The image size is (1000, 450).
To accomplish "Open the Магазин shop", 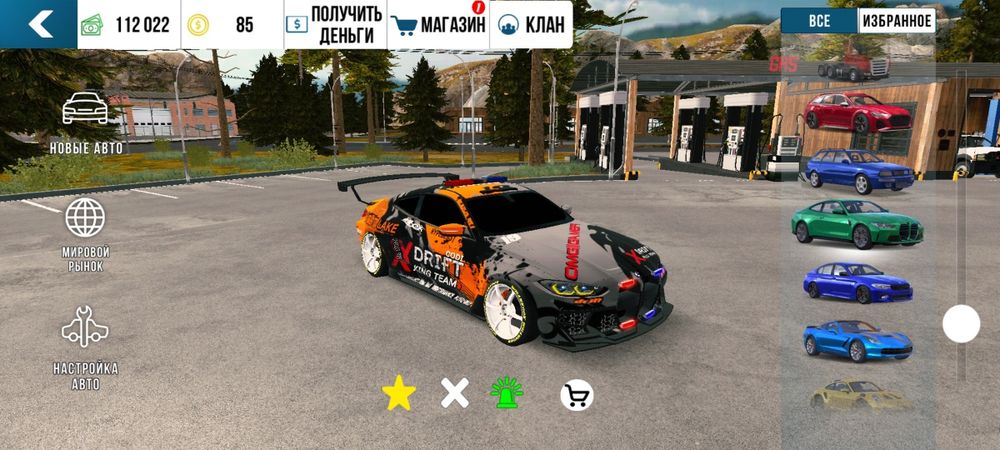I will coord(438,24).
